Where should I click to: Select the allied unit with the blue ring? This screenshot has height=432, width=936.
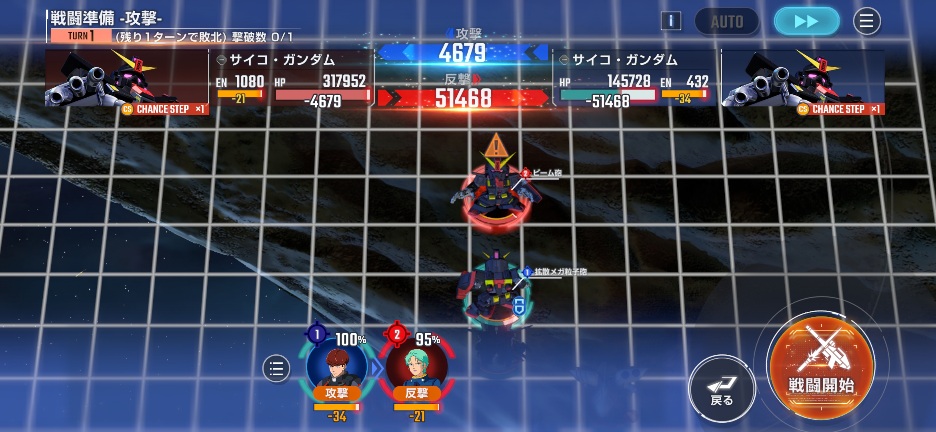click(x=493, y=286)
